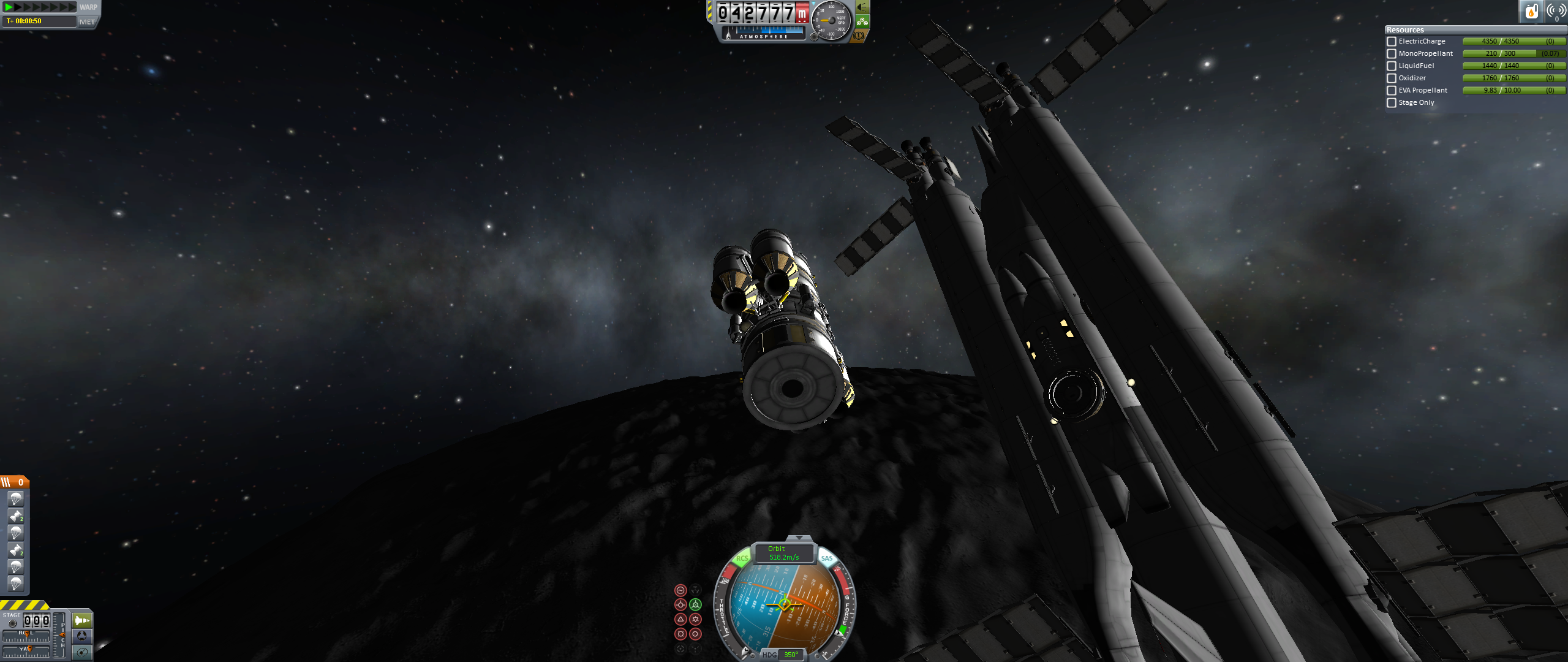Click the MET mission clock toggle
1568x662 pixels.
pos(87,22)
